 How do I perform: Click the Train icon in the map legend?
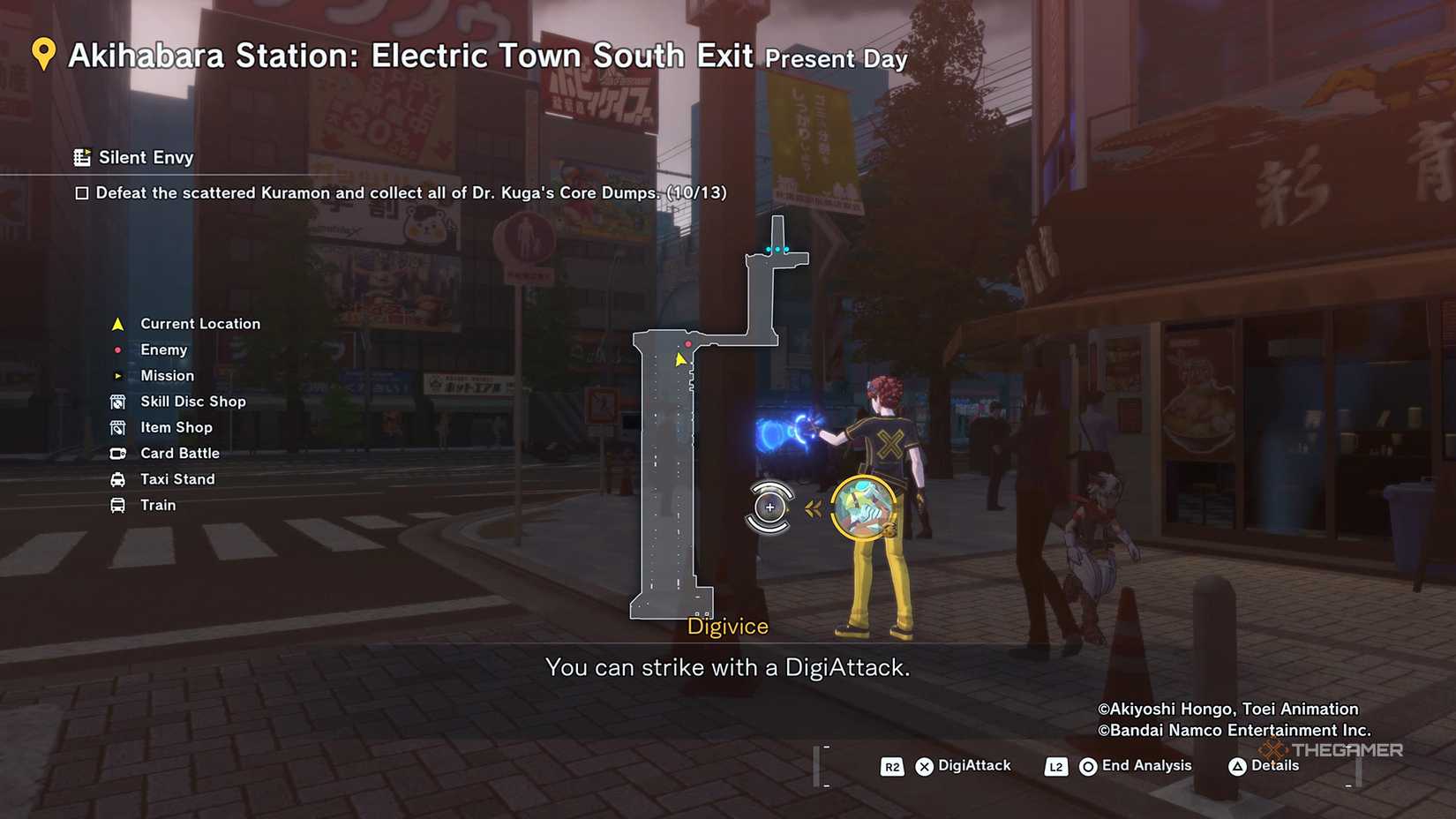(117, 505)
